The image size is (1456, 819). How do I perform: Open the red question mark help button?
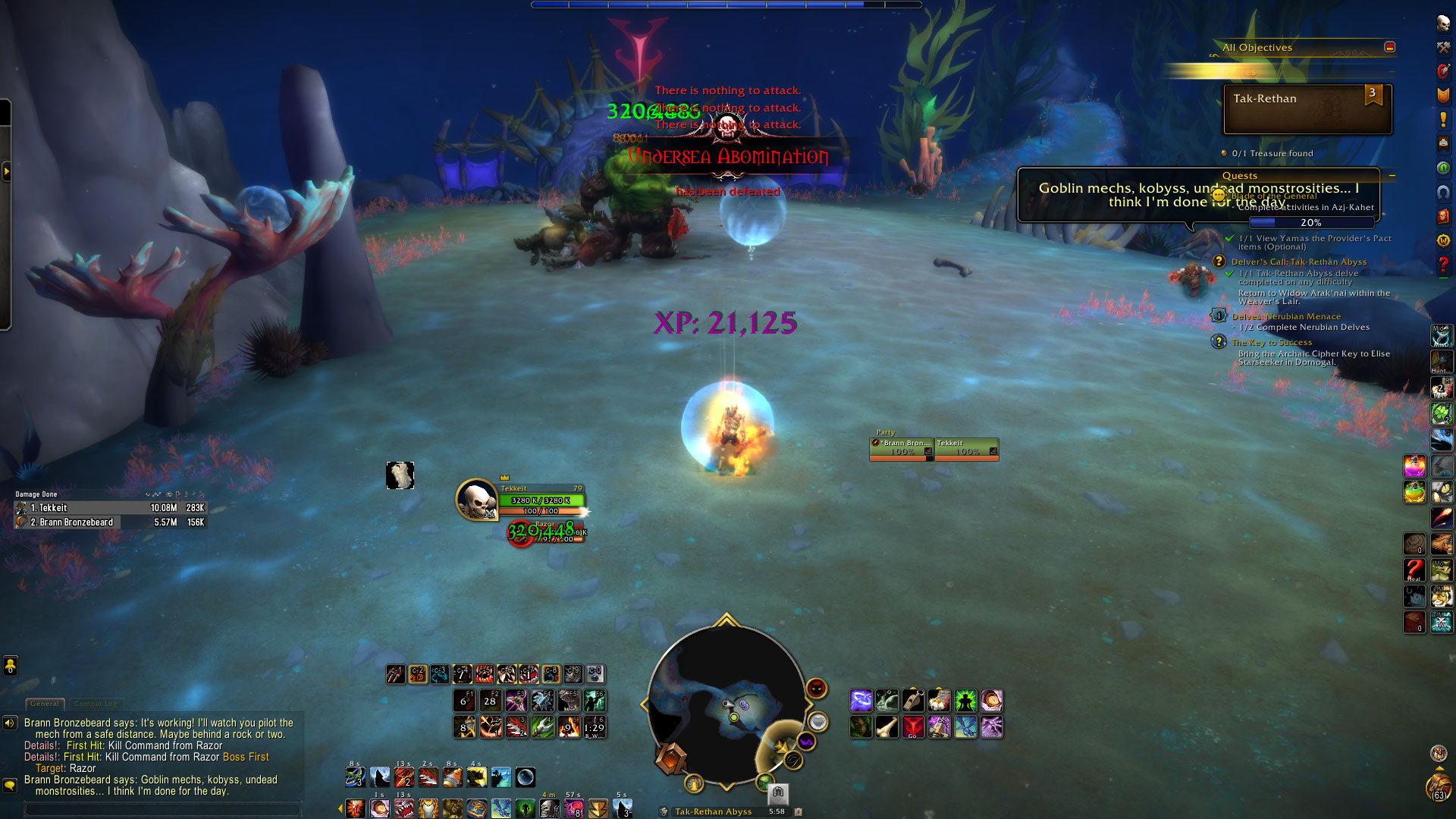(x=1443, y=265)
